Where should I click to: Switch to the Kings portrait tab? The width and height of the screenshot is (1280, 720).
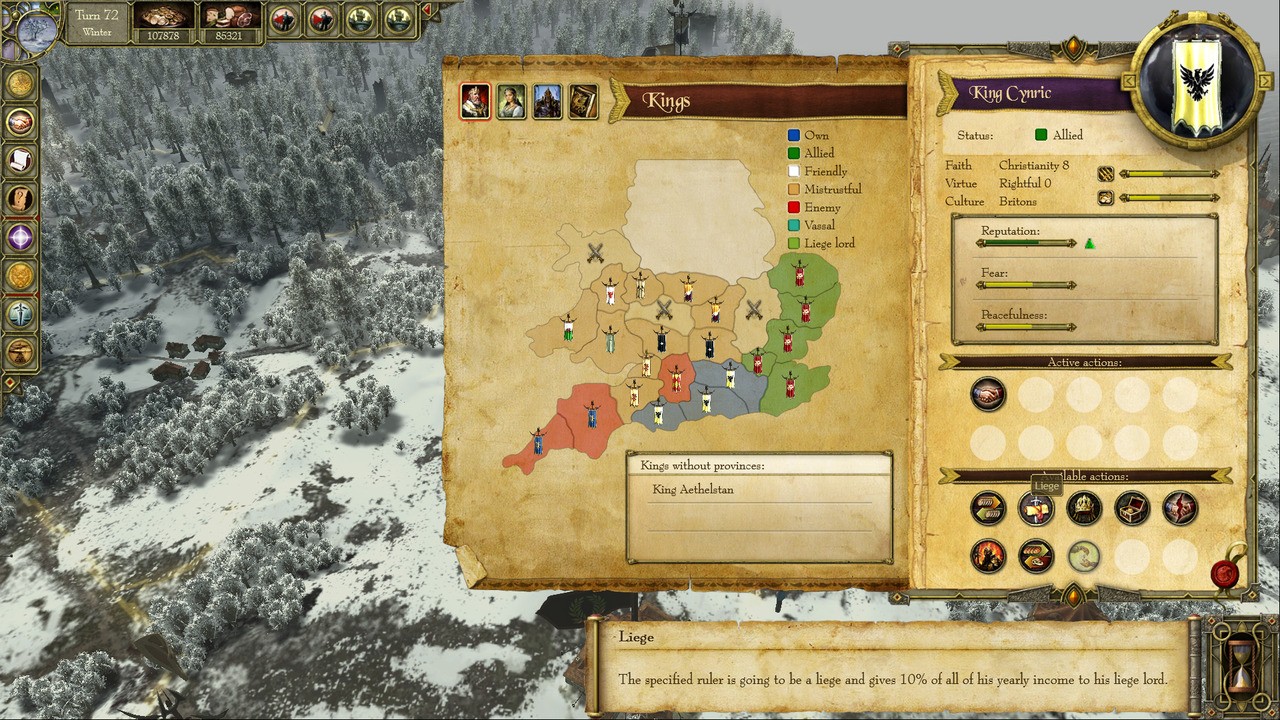click(475, 101)
